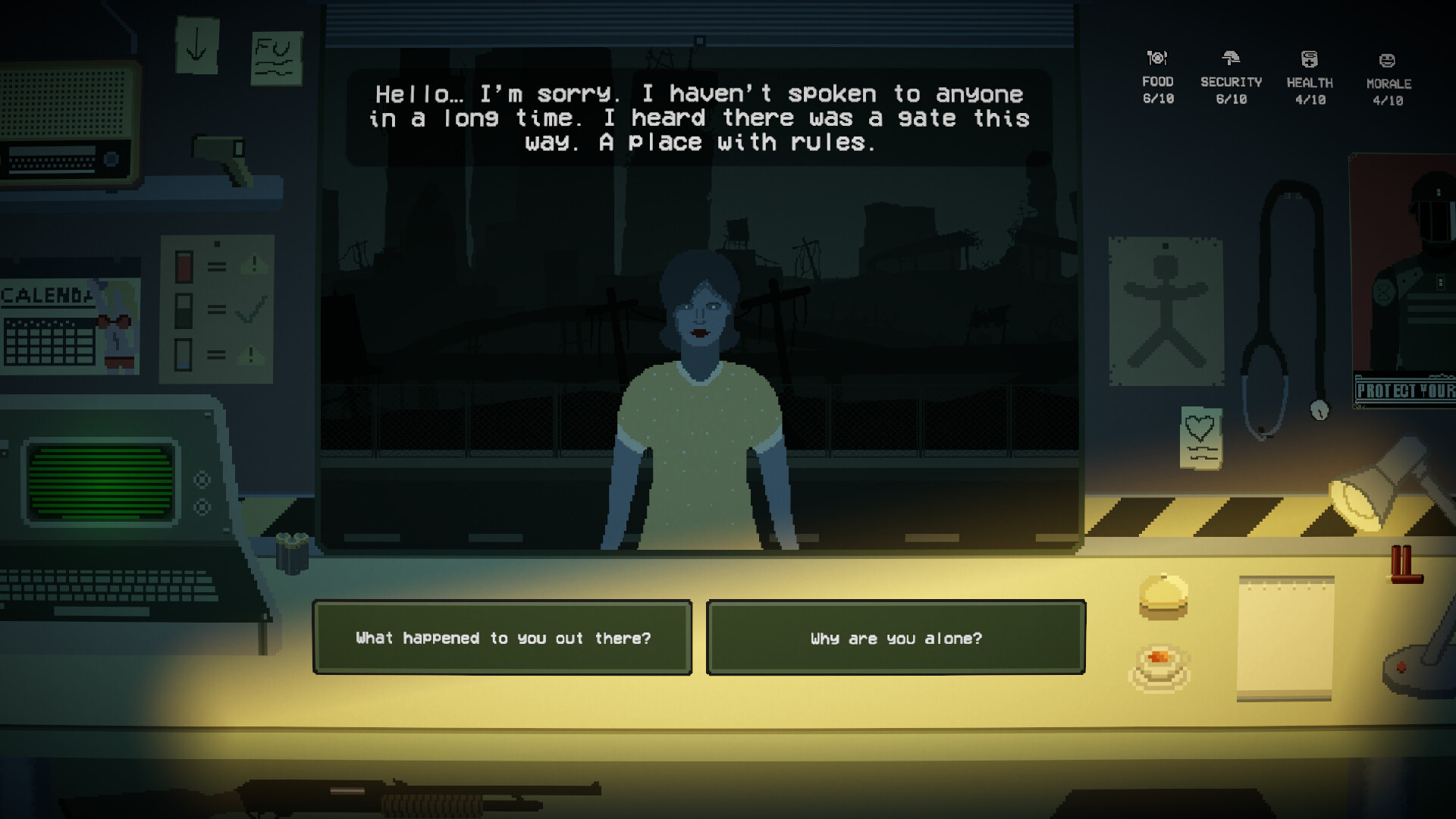Flip the wall calendar page

click(x=53, y=326)
